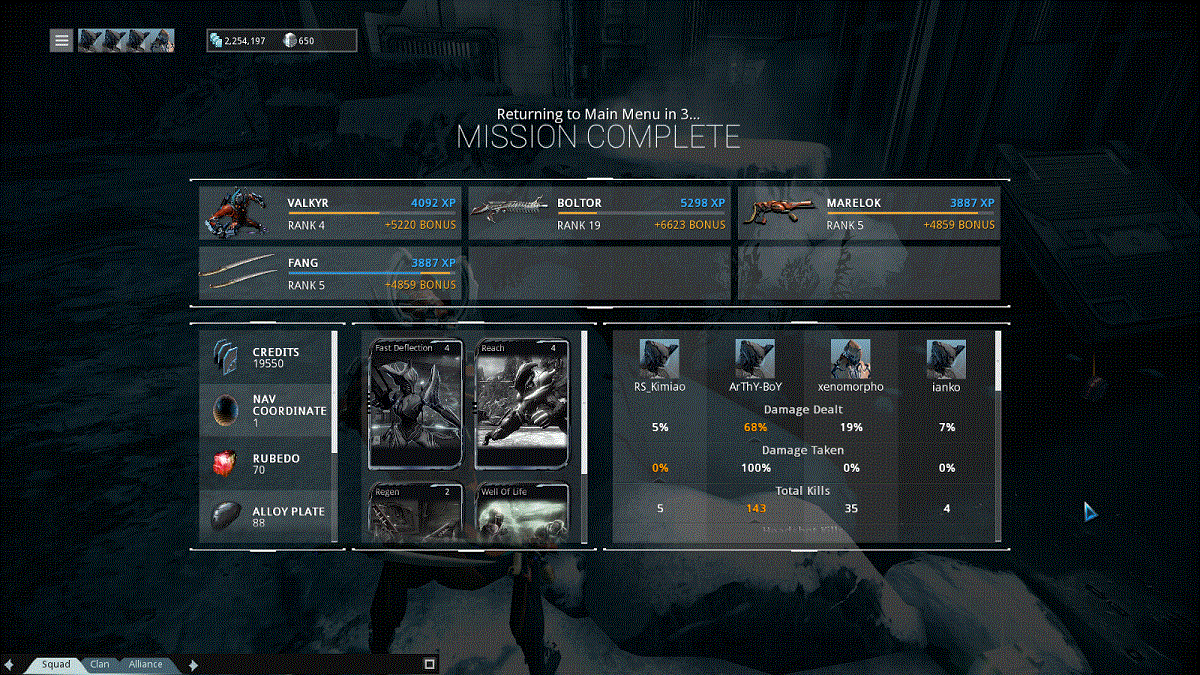Select ArThY-BoY's player avatar

pyautogui.click(x=755, y=359)
